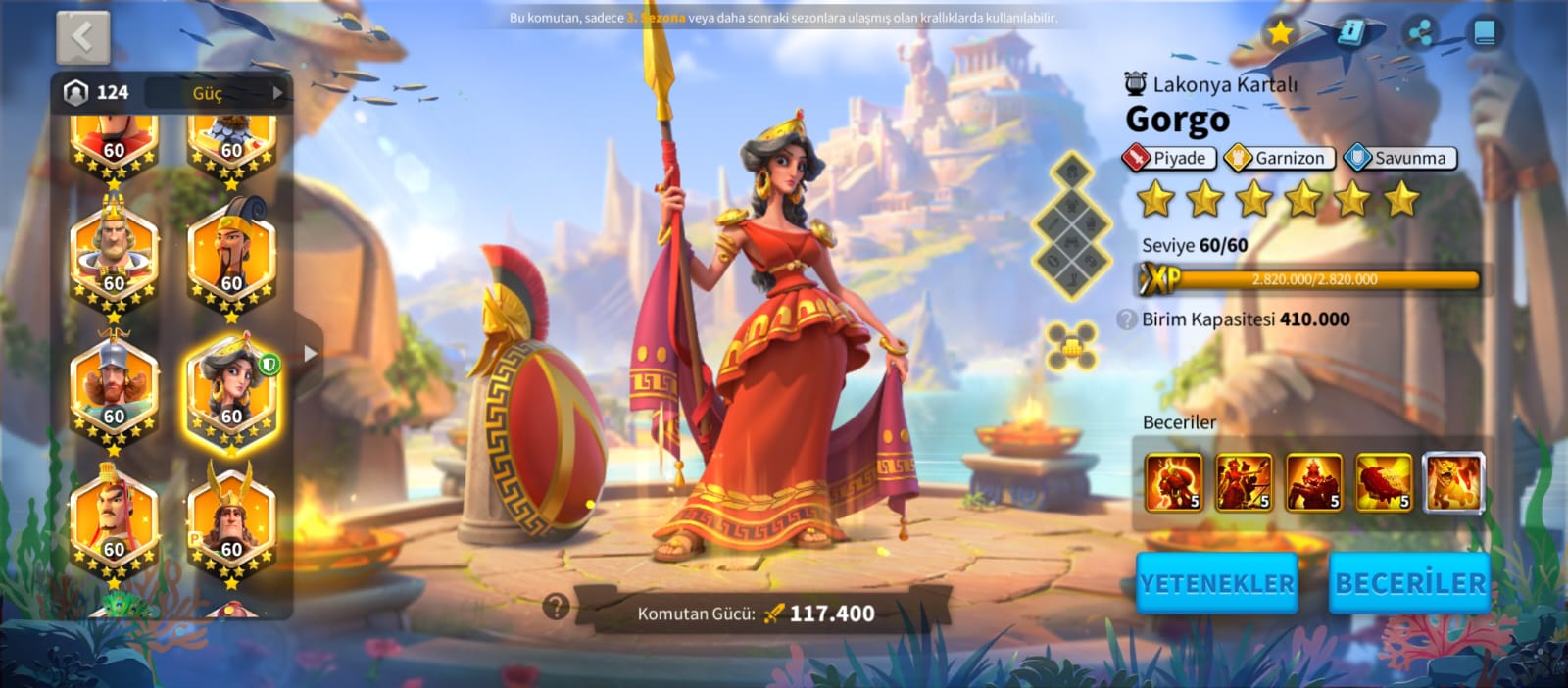Image resolution: width=1568 pixels, height=688 pixels.
Task: Open the YETENEKLER talents screen
Action: 1216,583
